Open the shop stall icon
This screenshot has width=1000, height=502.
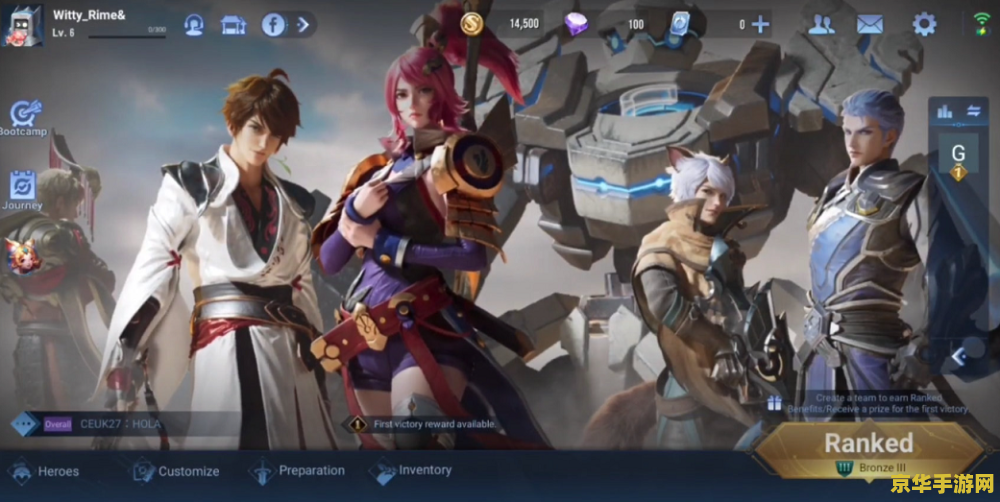click(233, 25)
